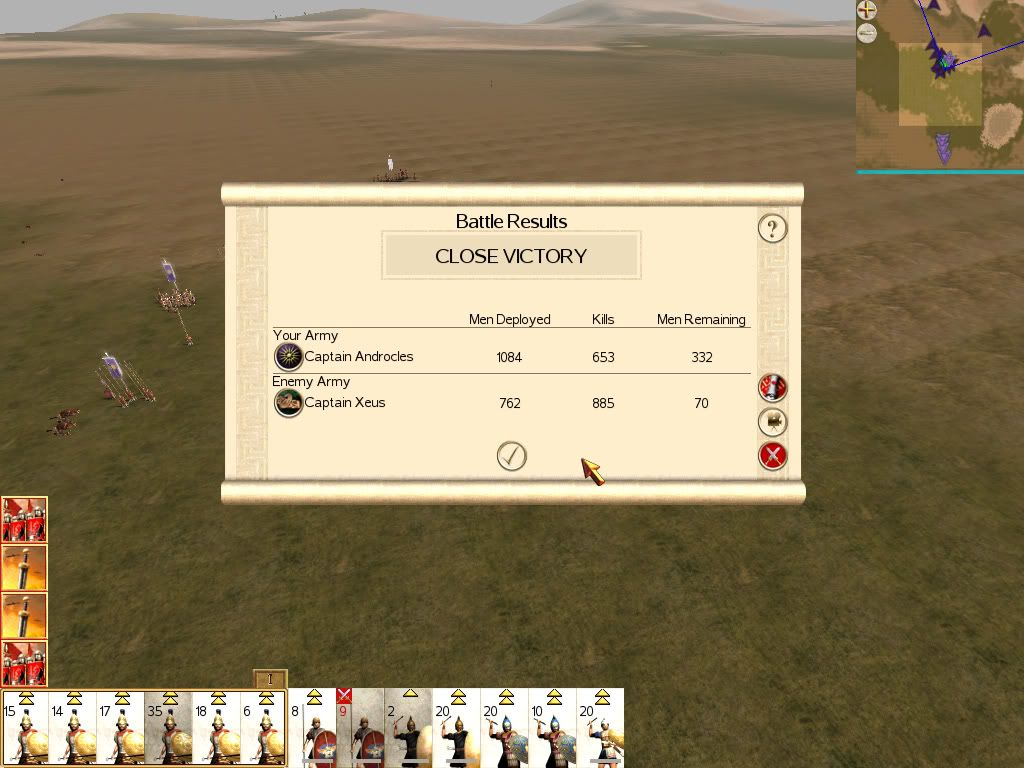Select the unit card with 14 men
The width and height of the screenshot is (1024, 768).
click(73, 728)
